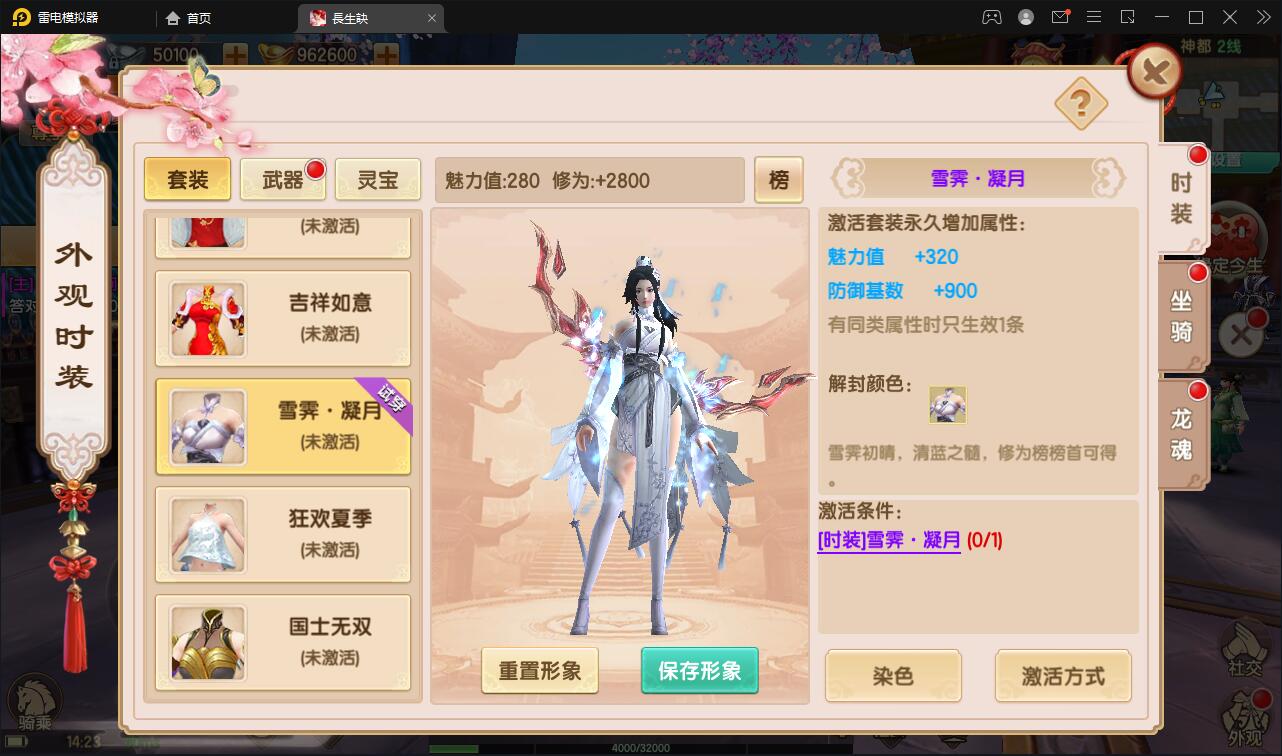1282x756 pixels.
Task: Select the 国士无双 outfit entry
Action: point(283,643)
